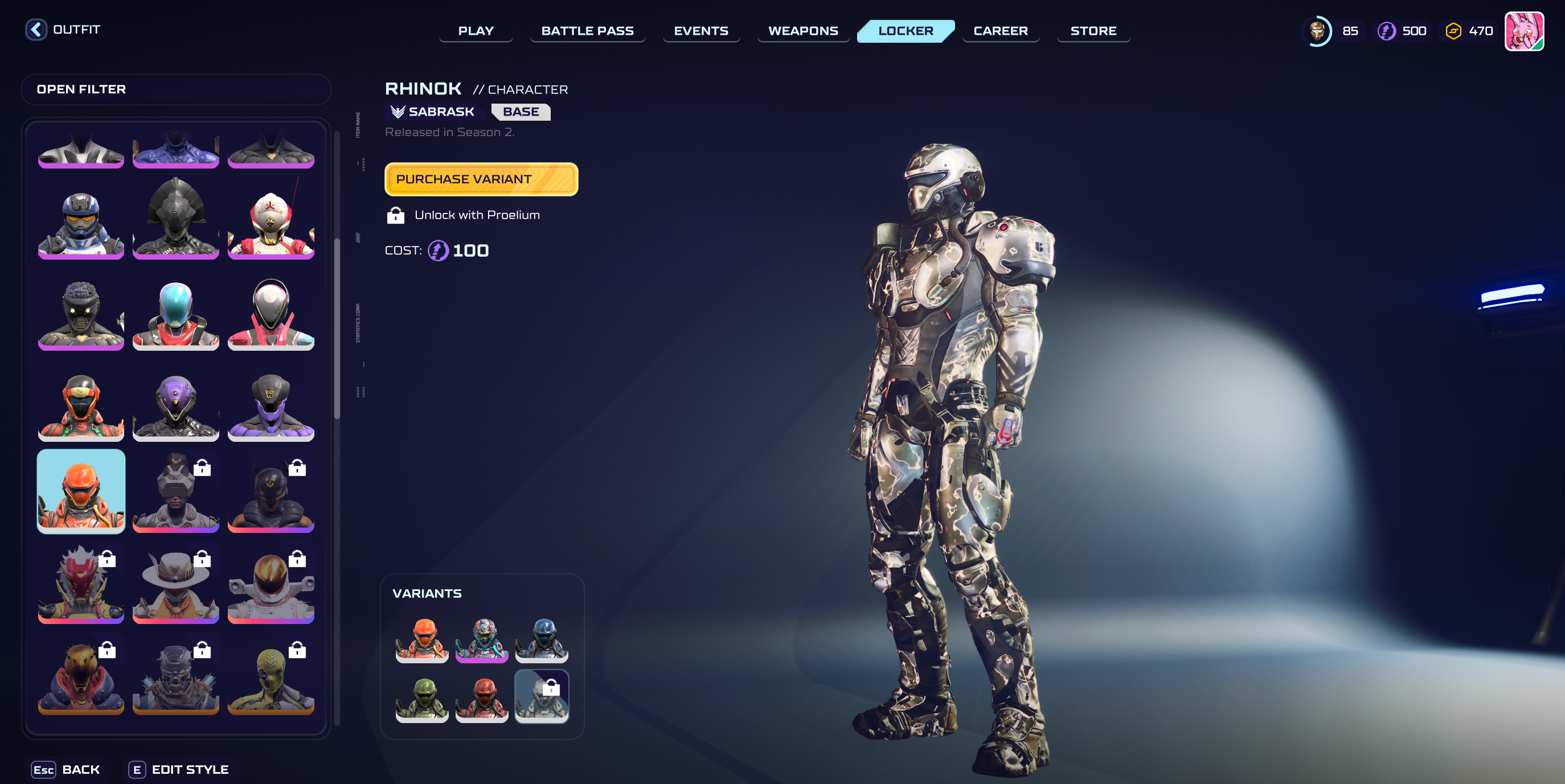Select the locked cowboy hat outfit
Screen dimensions: 1565x784
pos(175,584)
